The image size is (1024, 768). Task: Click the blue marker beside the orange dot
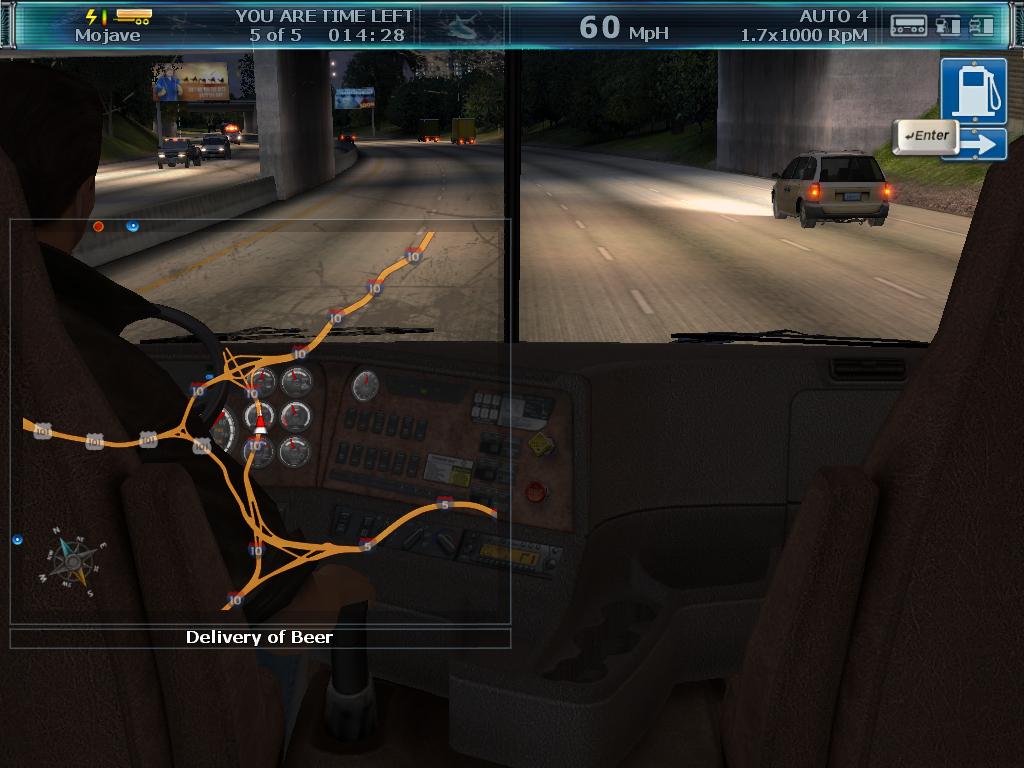(x=132, y=227)
